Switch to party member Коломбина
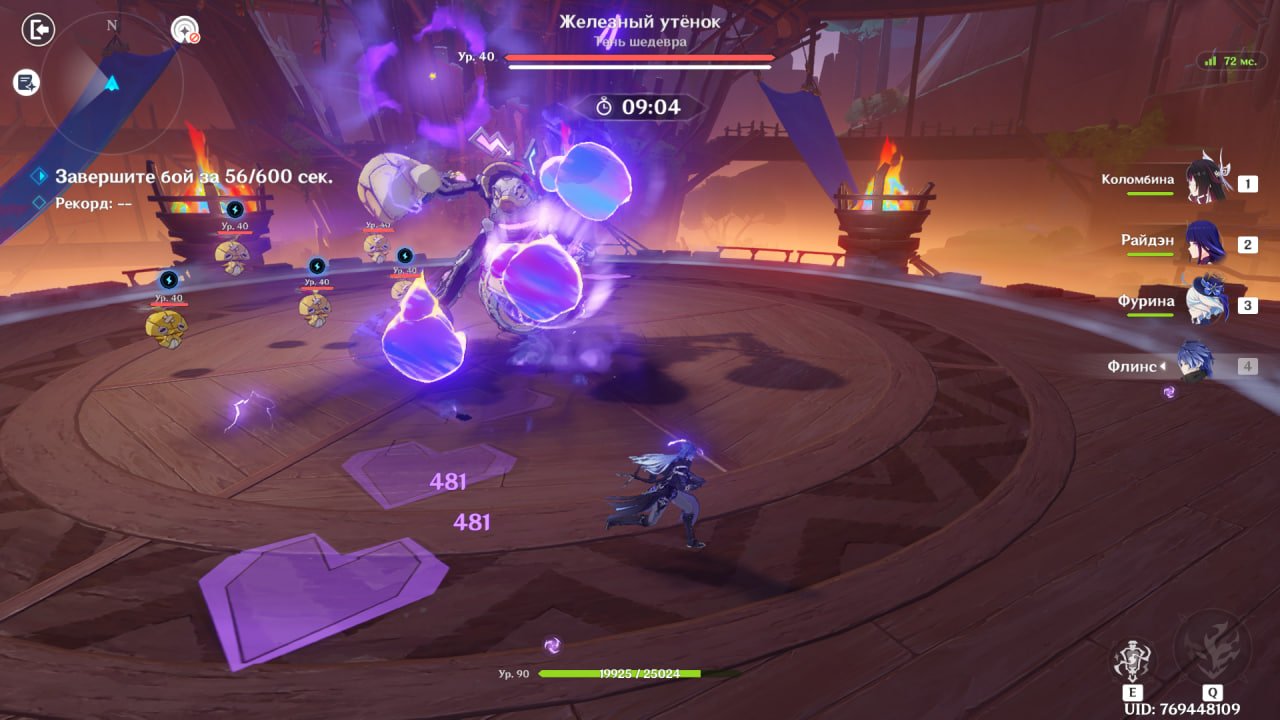The height and width of the screenshot is (720, 1280). point(1205,183)
